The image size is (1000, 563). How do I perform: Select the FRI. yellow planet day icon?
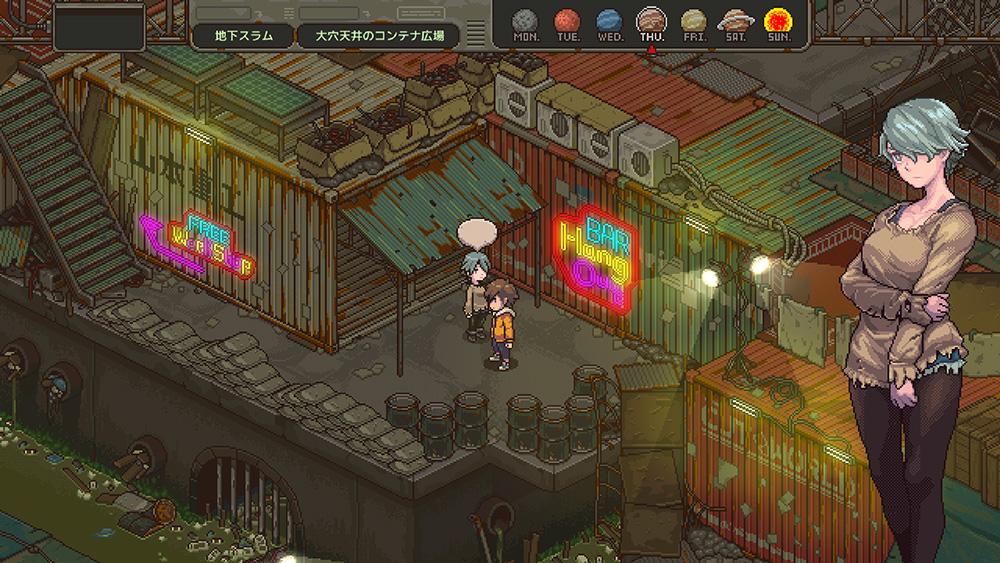click(x=693, y=20)
